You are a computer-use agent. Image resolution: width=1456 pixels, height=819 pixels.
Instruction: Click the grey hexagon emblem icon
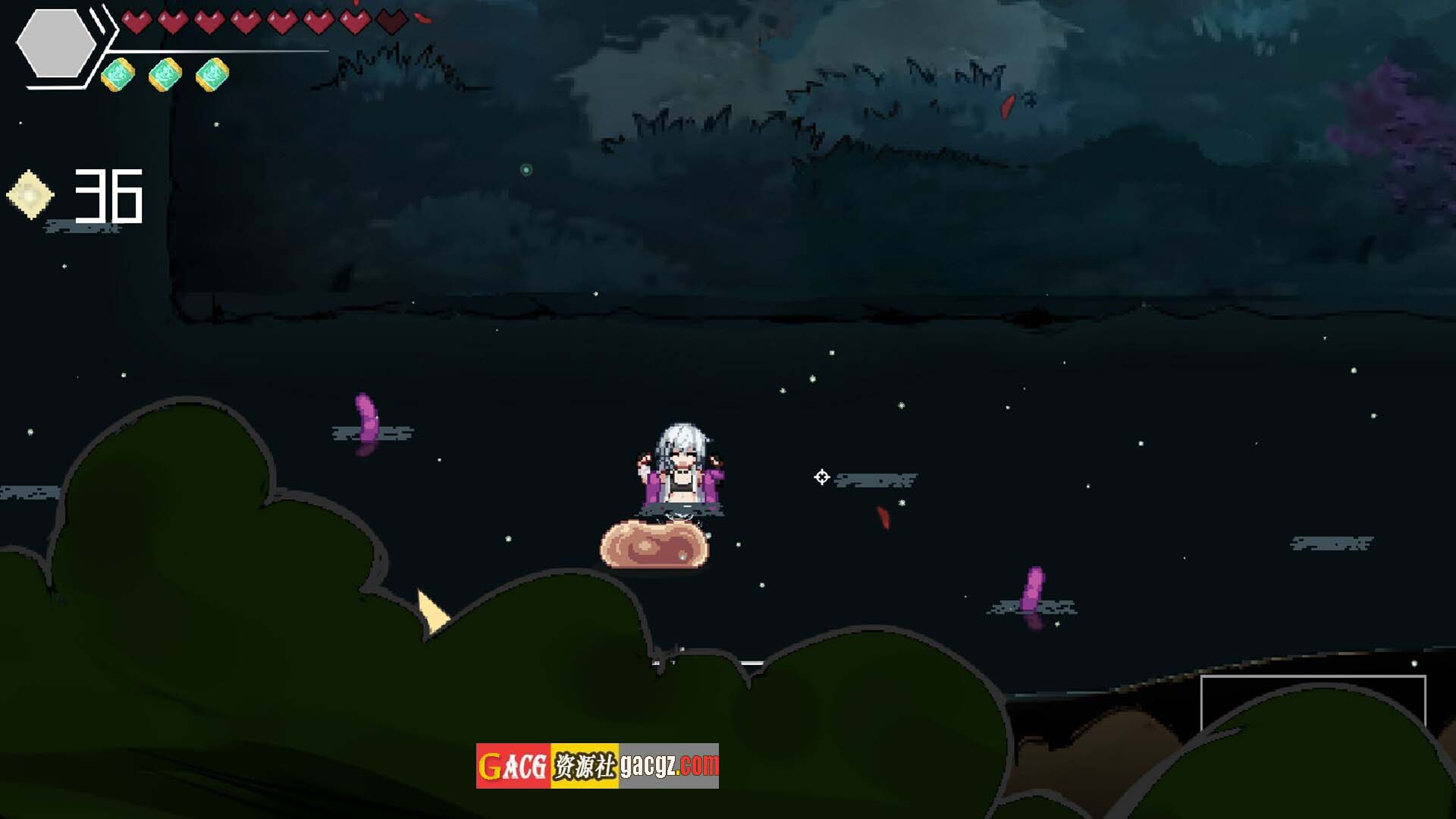[56, 43]
